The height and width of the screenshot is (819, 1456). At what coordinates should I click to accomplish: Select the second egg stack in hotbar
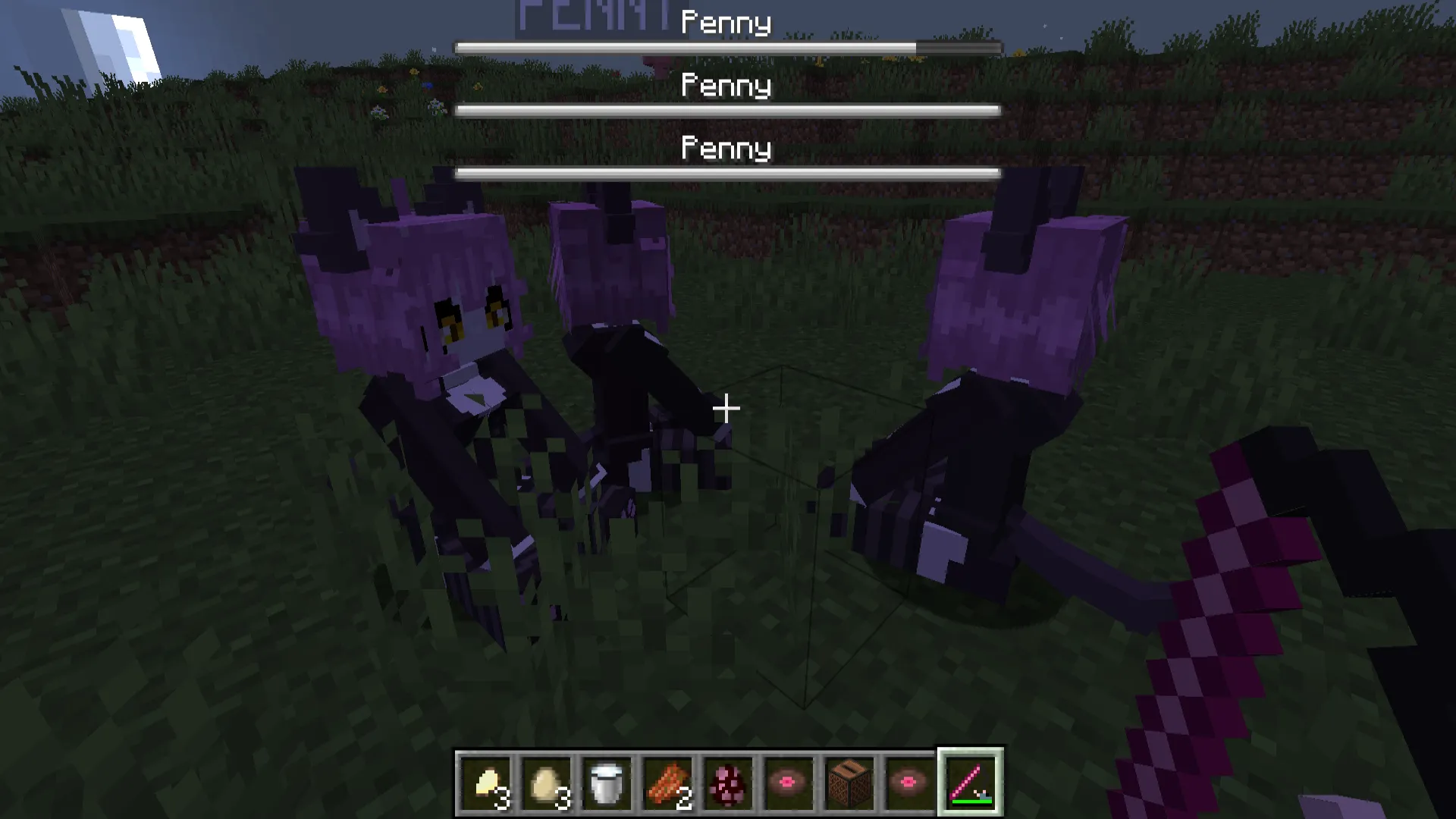[x=548, y=781]
